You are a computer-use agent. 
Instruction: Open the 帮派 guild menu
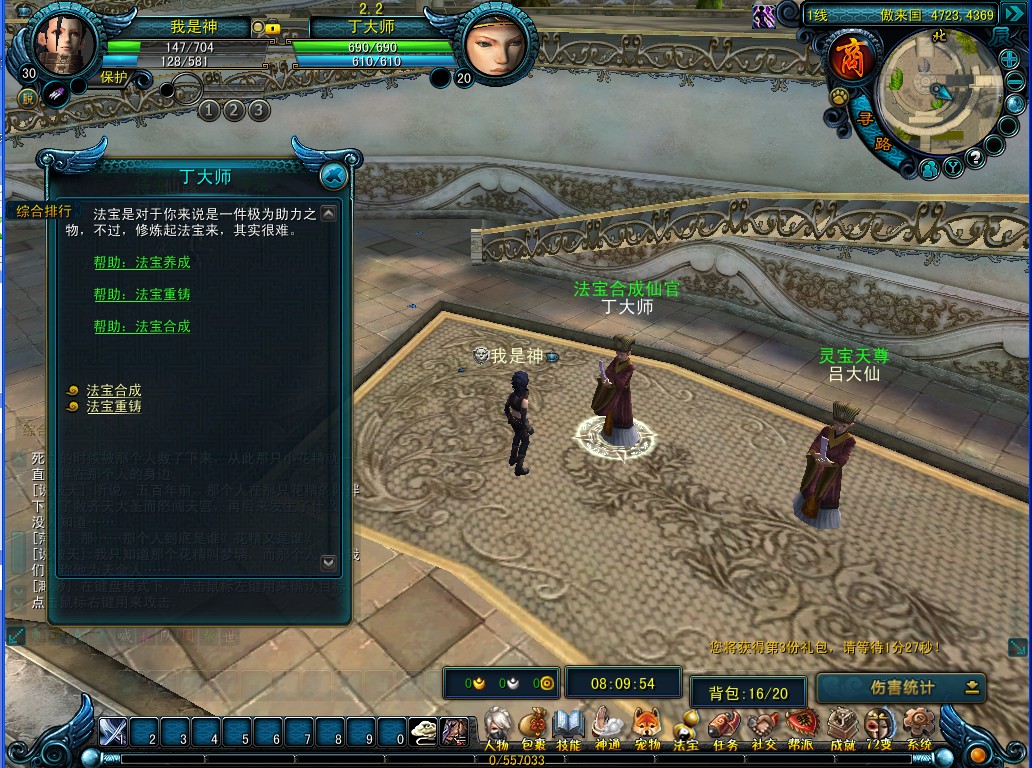coord(801,726)
